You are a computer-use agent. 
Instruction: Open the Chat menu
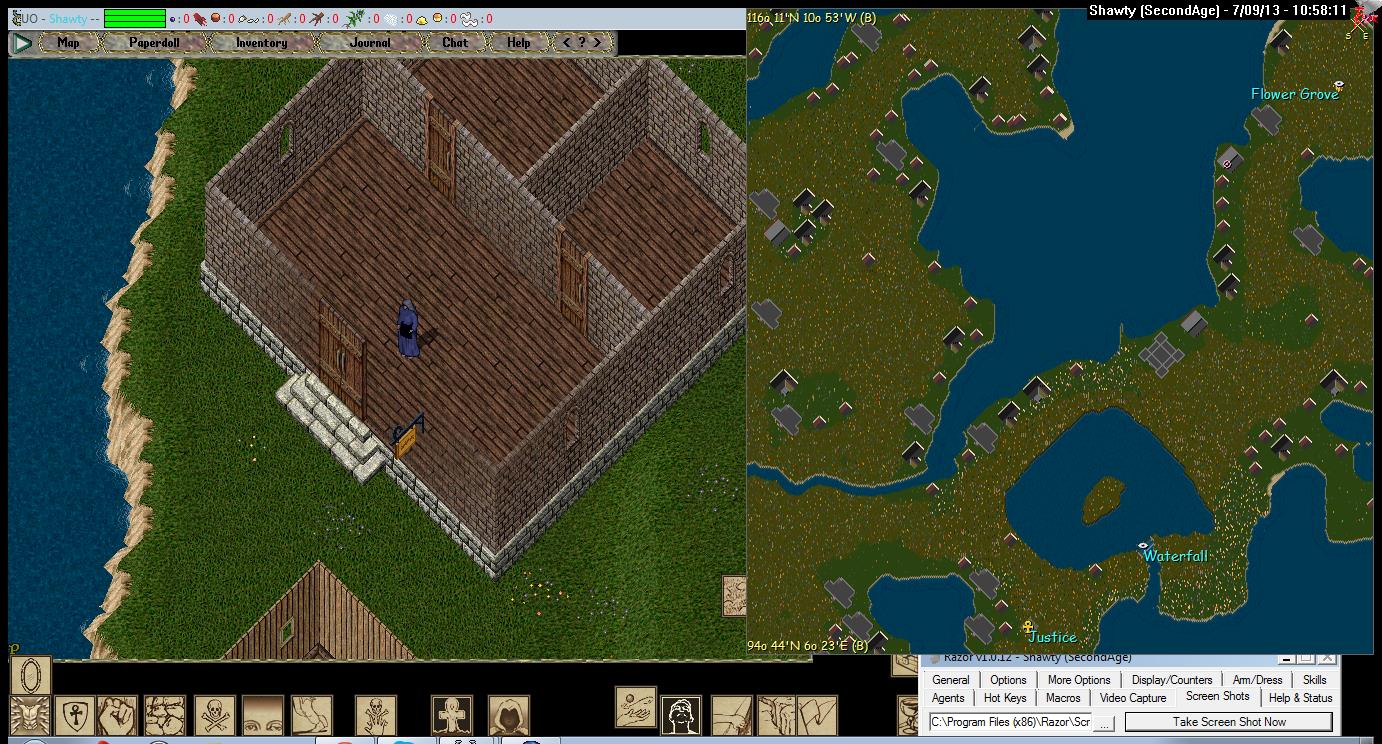[455, 43]
